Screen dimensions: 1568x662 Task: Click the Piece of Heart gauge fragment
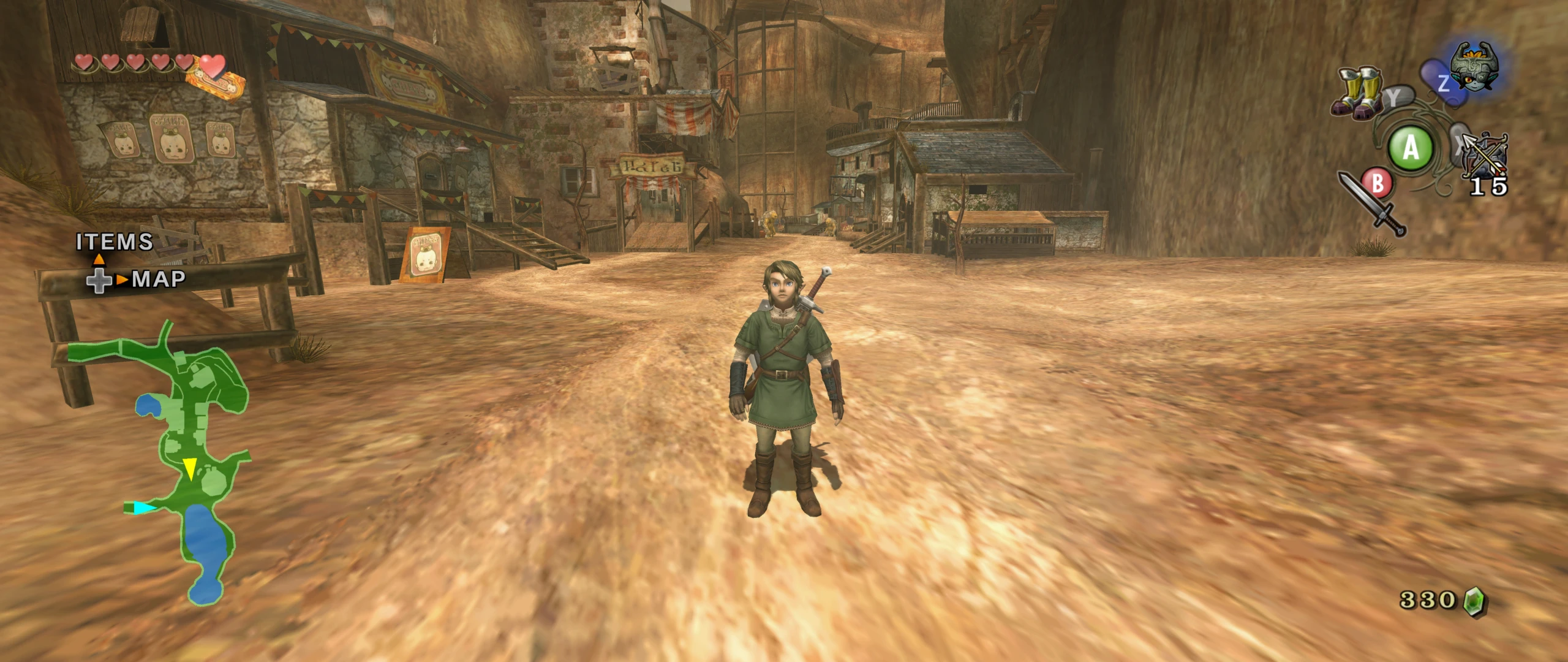click(216, 85)
